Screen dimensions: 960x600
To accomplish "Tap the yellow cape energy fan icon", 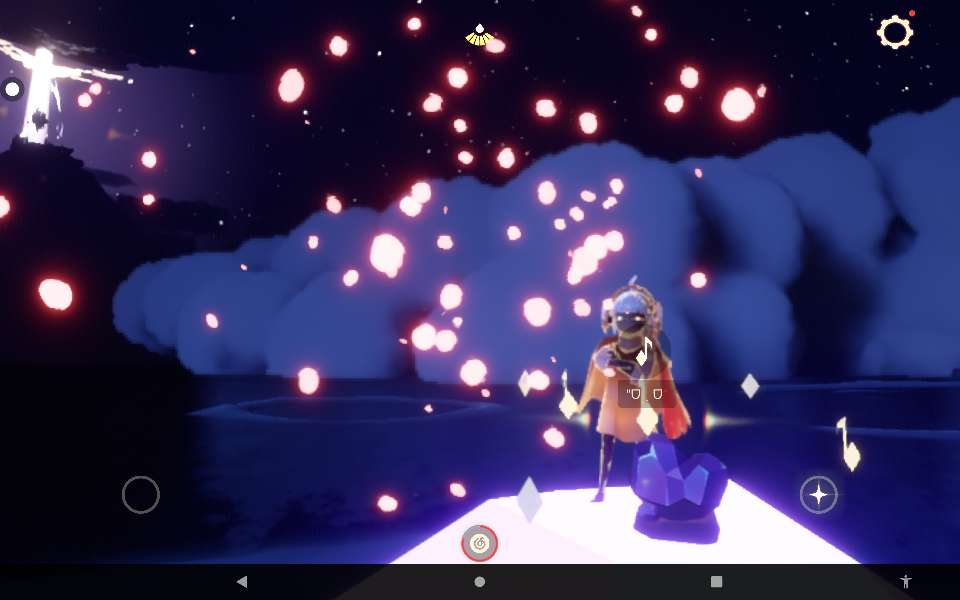I will pyautogui.click(x=480, y=36).
